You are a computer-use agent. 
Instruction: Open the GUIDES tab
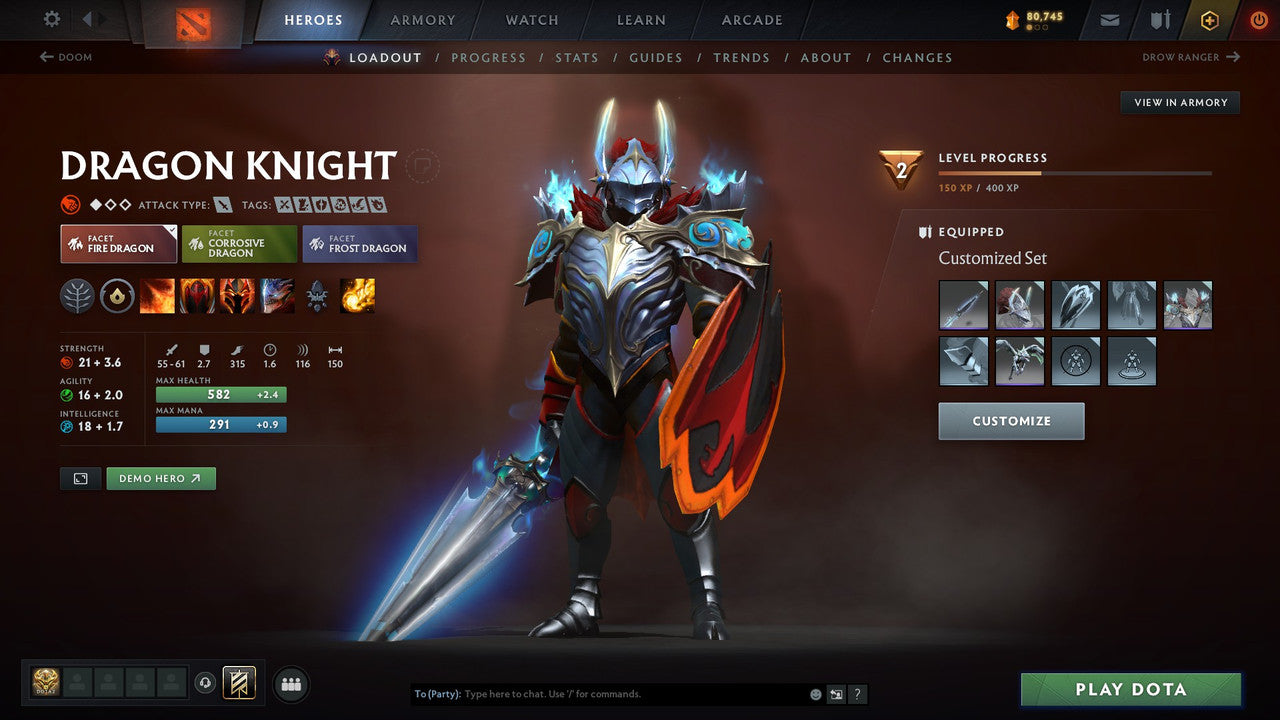pos(656,57)
